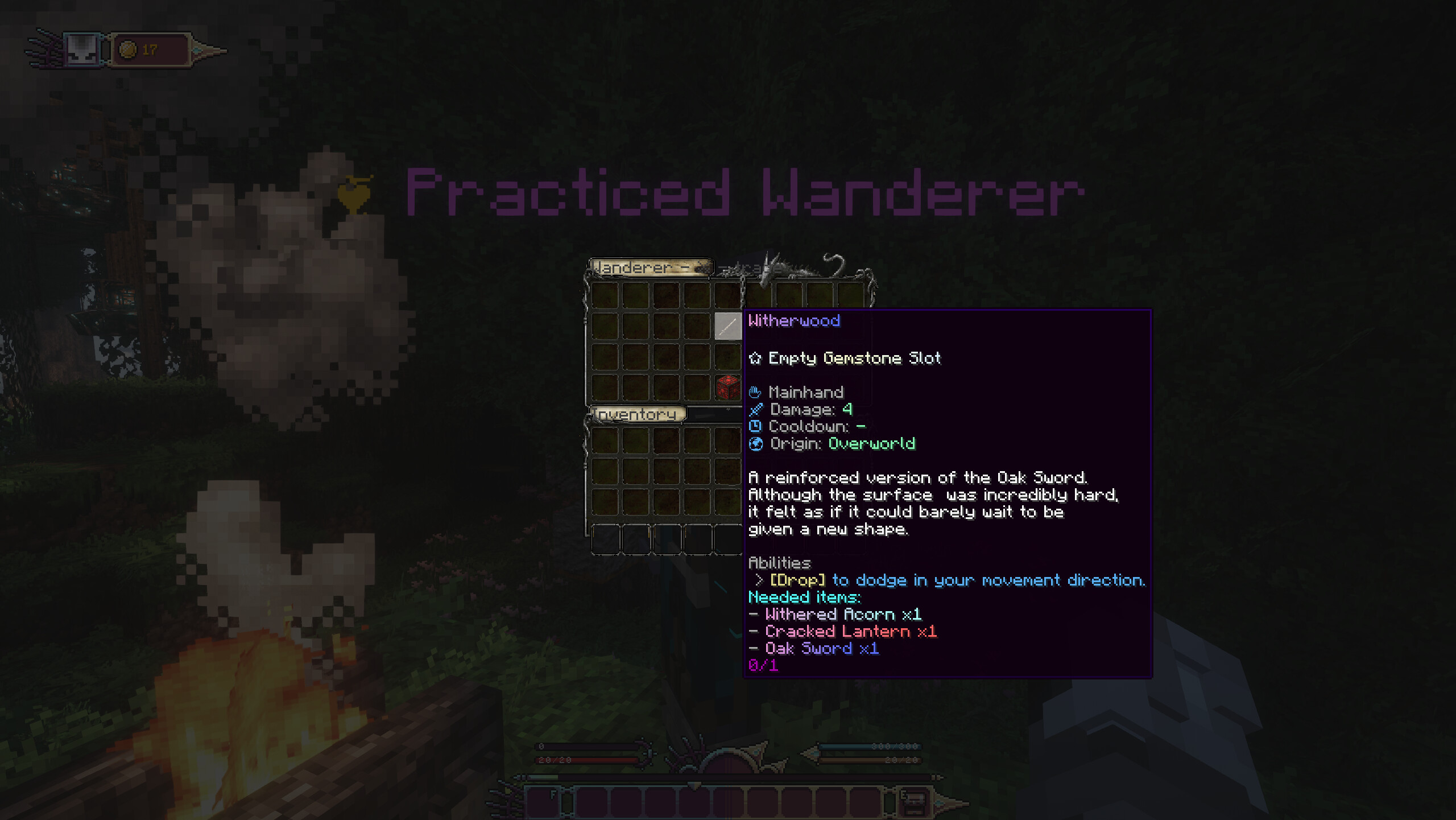Click the globe Origin icon in the tooltip
Screen dimensions: 1456x820
[757, 443]
